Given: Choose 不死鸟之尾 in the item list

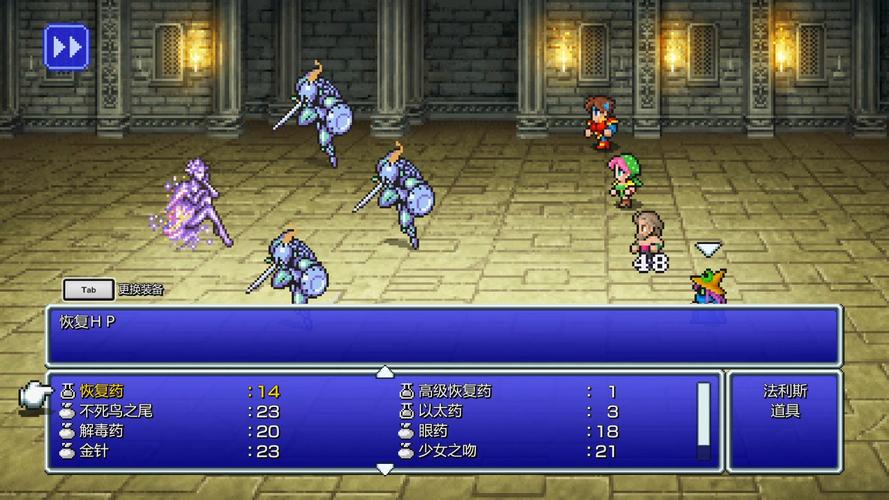Looking at the screenshot, I should [116, 411].
